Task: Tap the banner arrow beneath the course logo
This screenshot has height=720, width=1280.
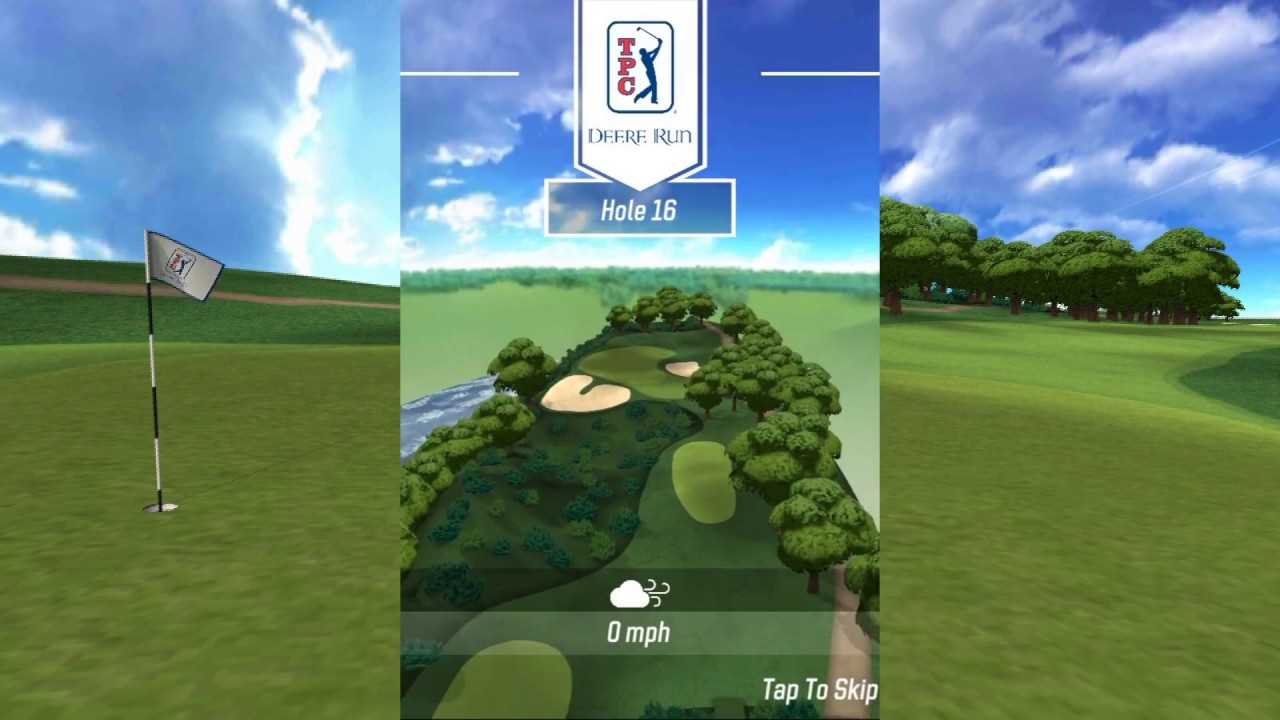Action: pos(640,185)
